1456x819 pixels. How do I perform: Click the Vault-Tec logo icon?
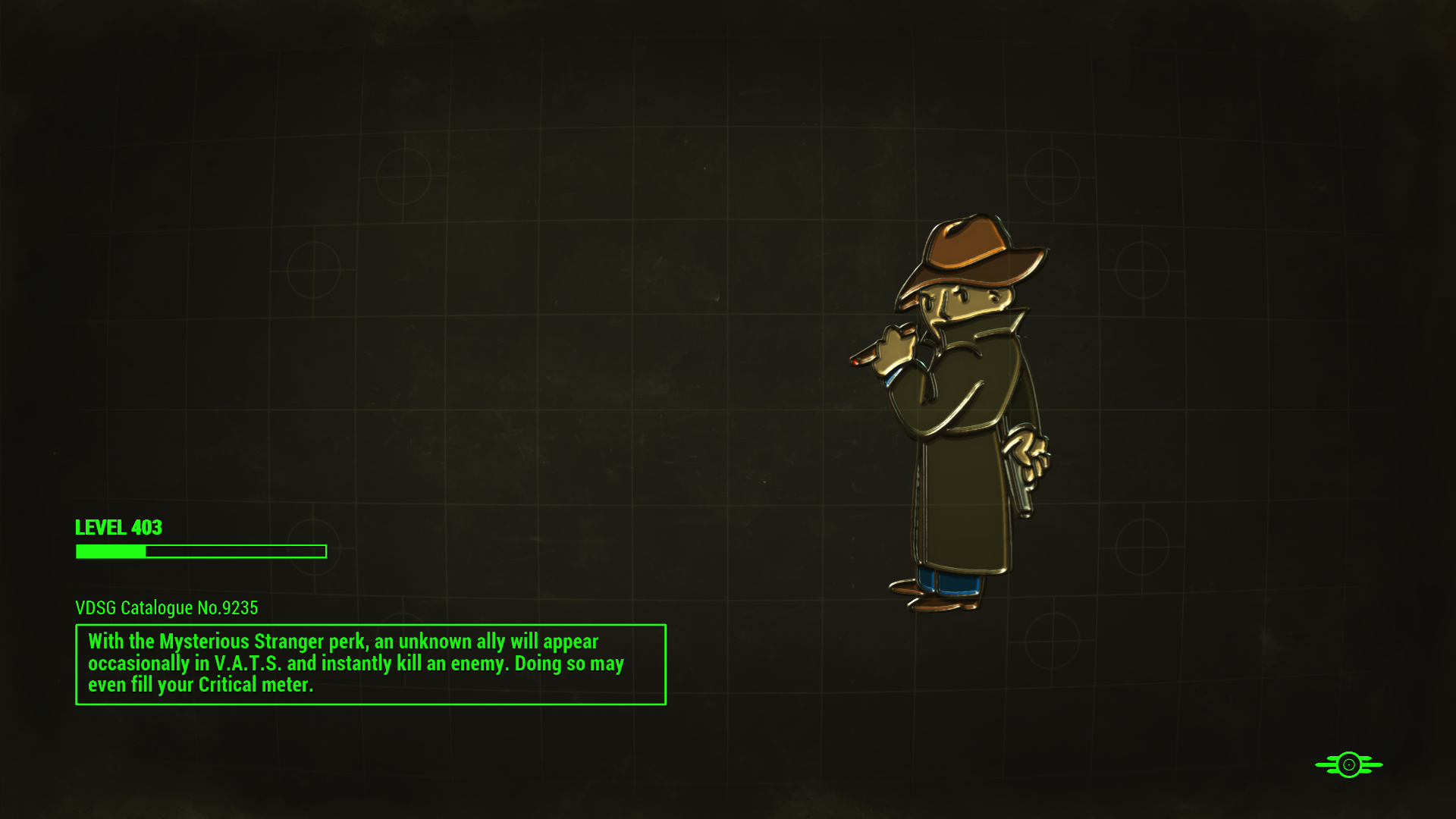[x=1349, y=764]
